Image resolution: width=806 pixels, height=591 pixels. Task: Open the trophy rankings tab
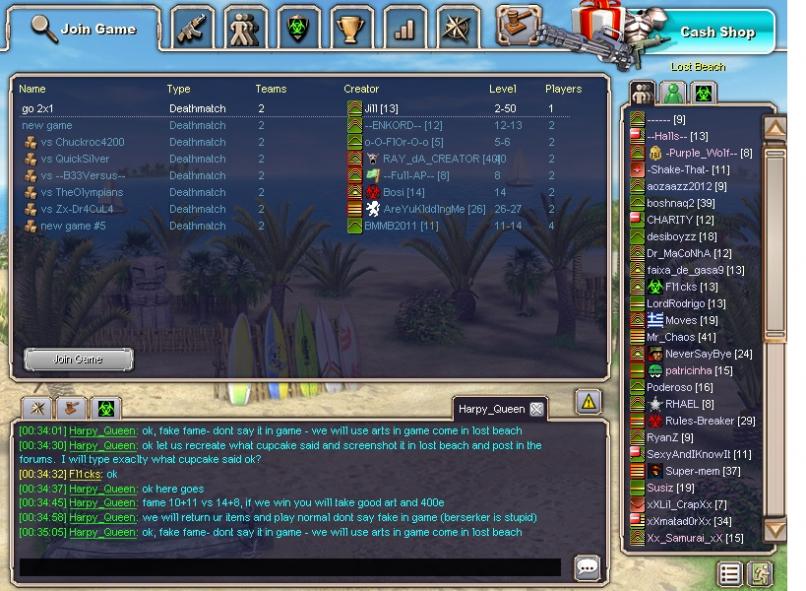point(349,28)
